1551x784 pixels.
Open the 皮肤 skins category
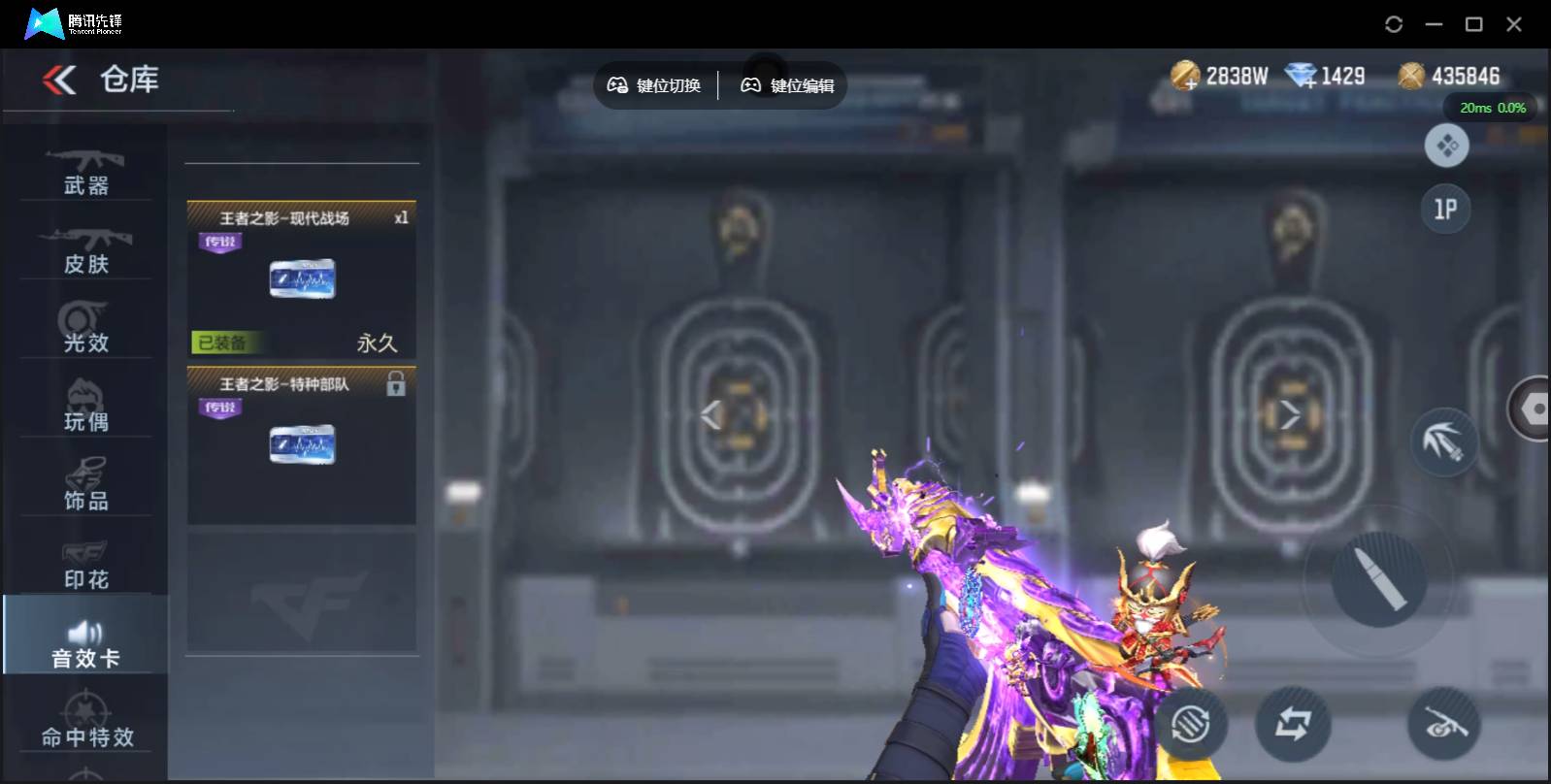pos(85,249)
